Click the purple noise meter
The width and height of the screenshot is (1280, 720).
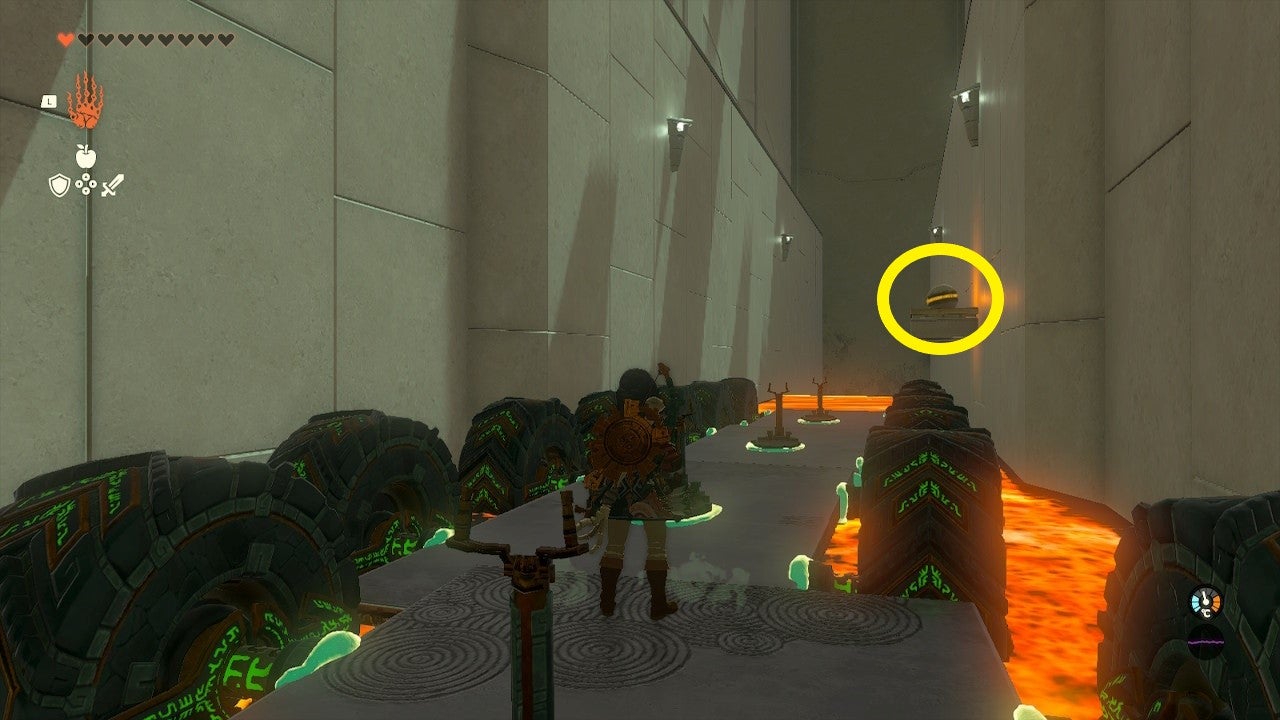(x=1206, y=641)
